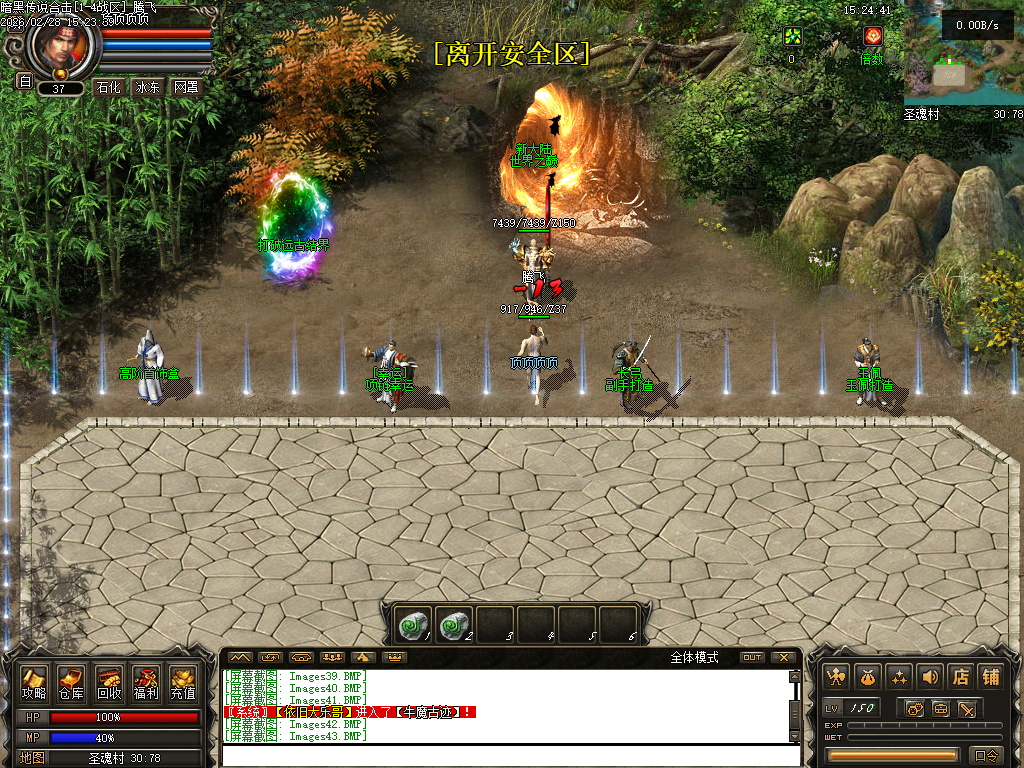Open the 地图 map button
This screenshot has height=768, width=1024.
click(x=32, y=758)
